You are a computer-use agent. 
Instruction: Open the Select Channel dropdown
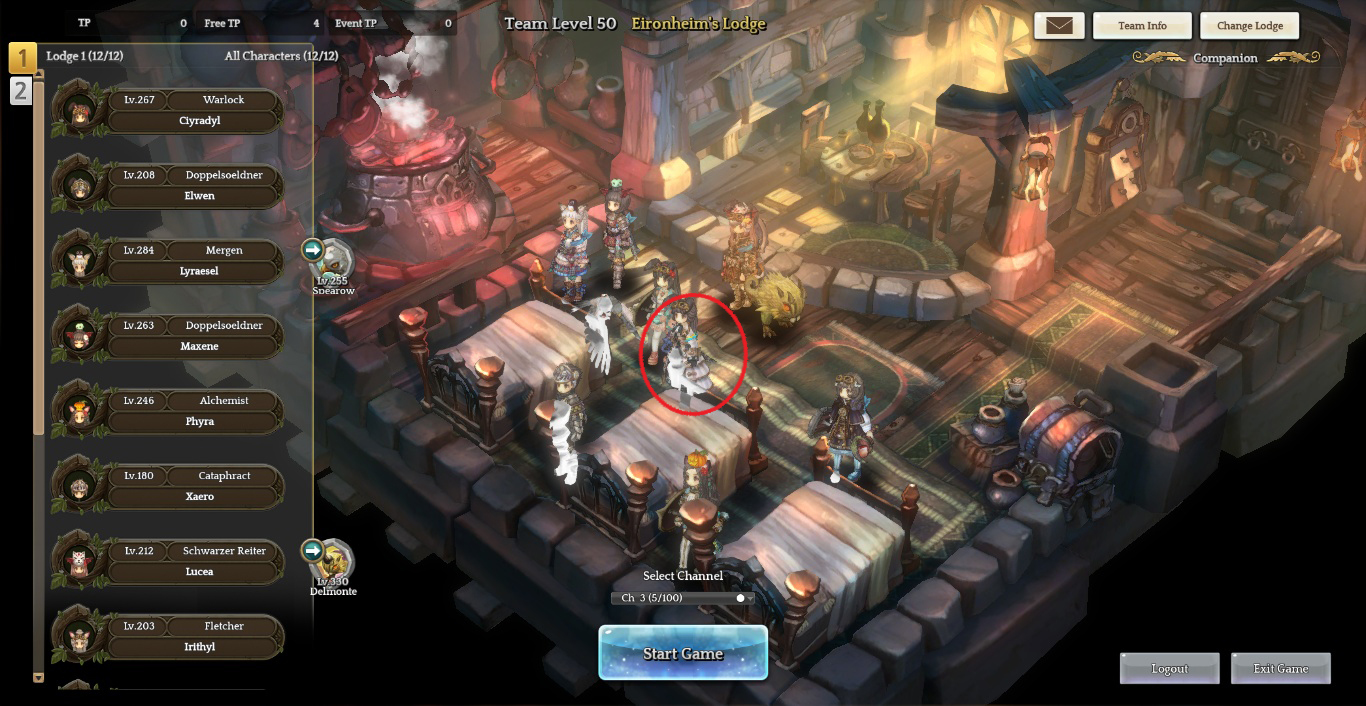(x=683, y=598)
